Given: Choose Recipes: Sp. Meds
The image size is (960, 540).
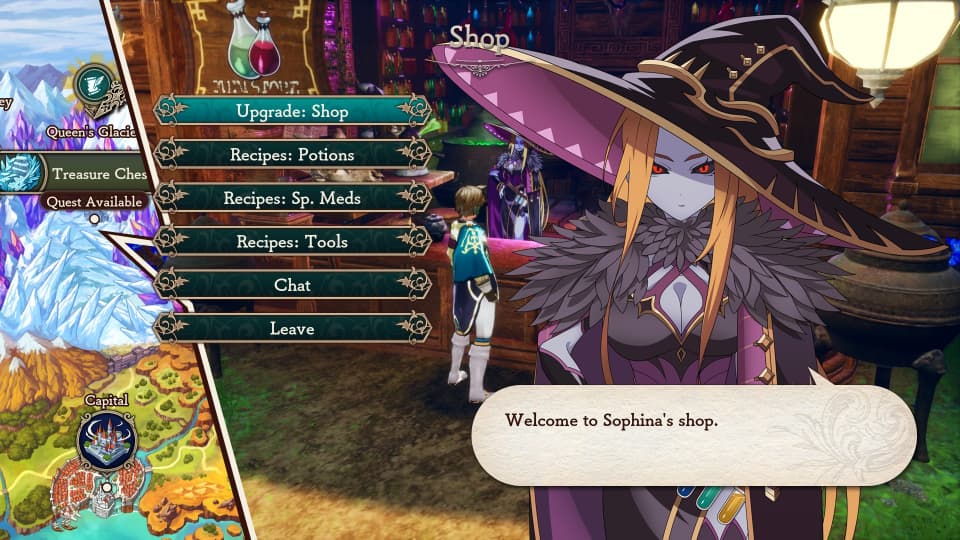Looking at the screenshot, I should [x=293, y=198].
